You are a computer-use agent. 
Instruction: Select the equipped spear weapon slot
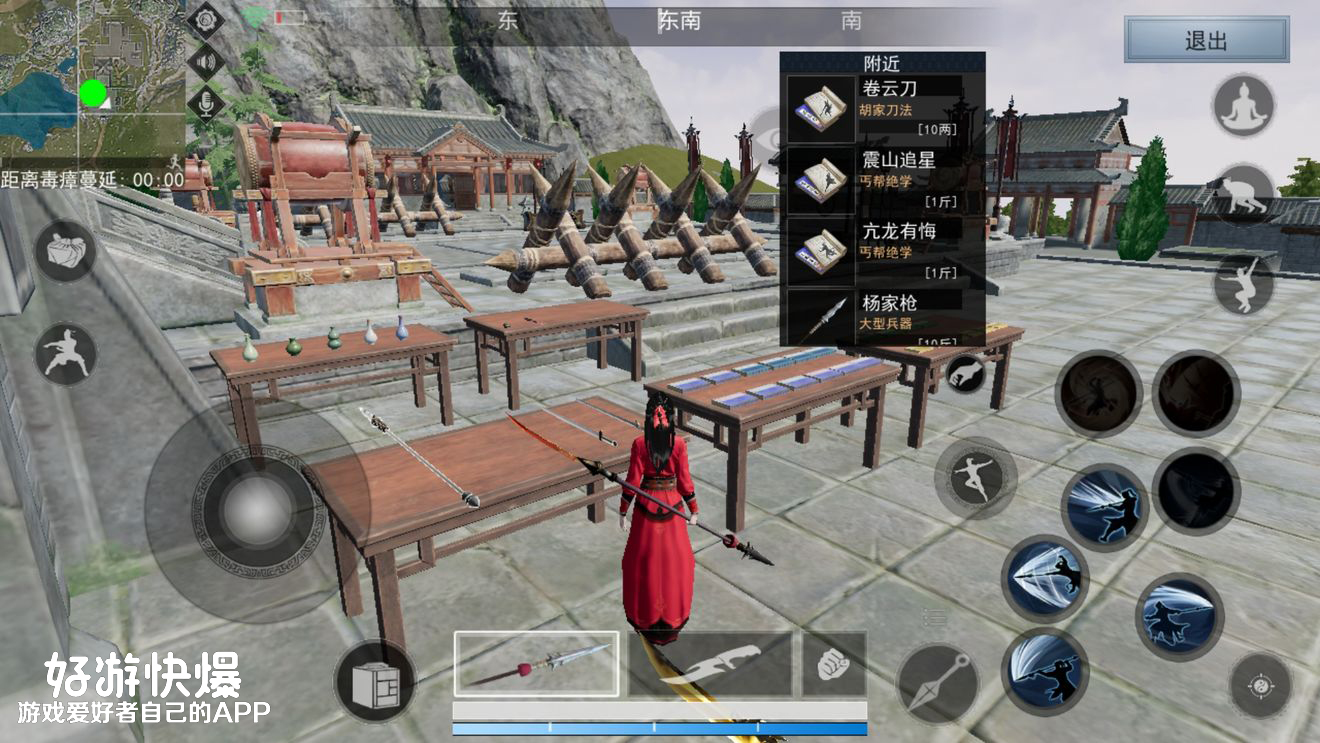537,665
